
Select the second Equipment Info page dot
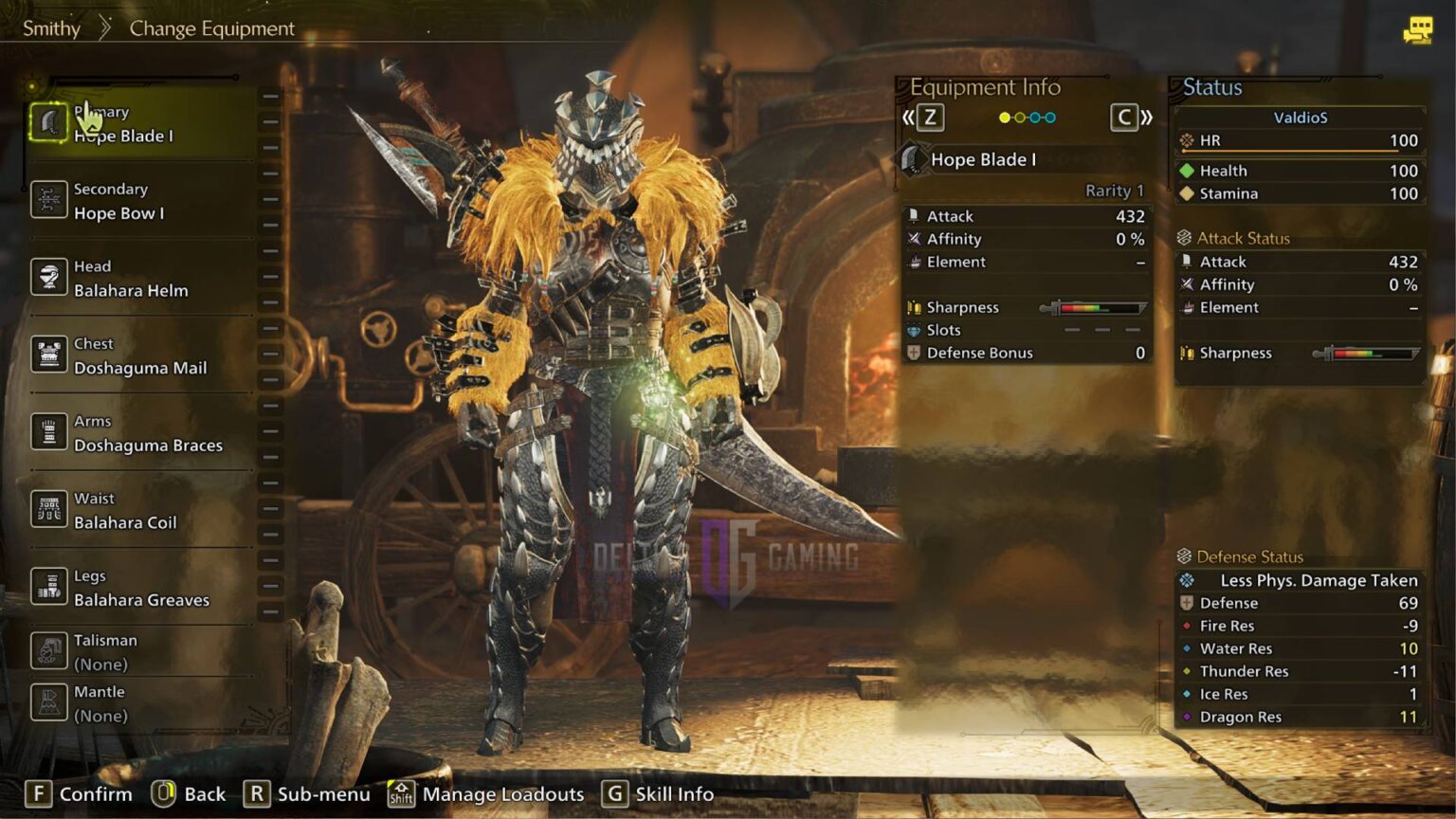(1018, 117)
